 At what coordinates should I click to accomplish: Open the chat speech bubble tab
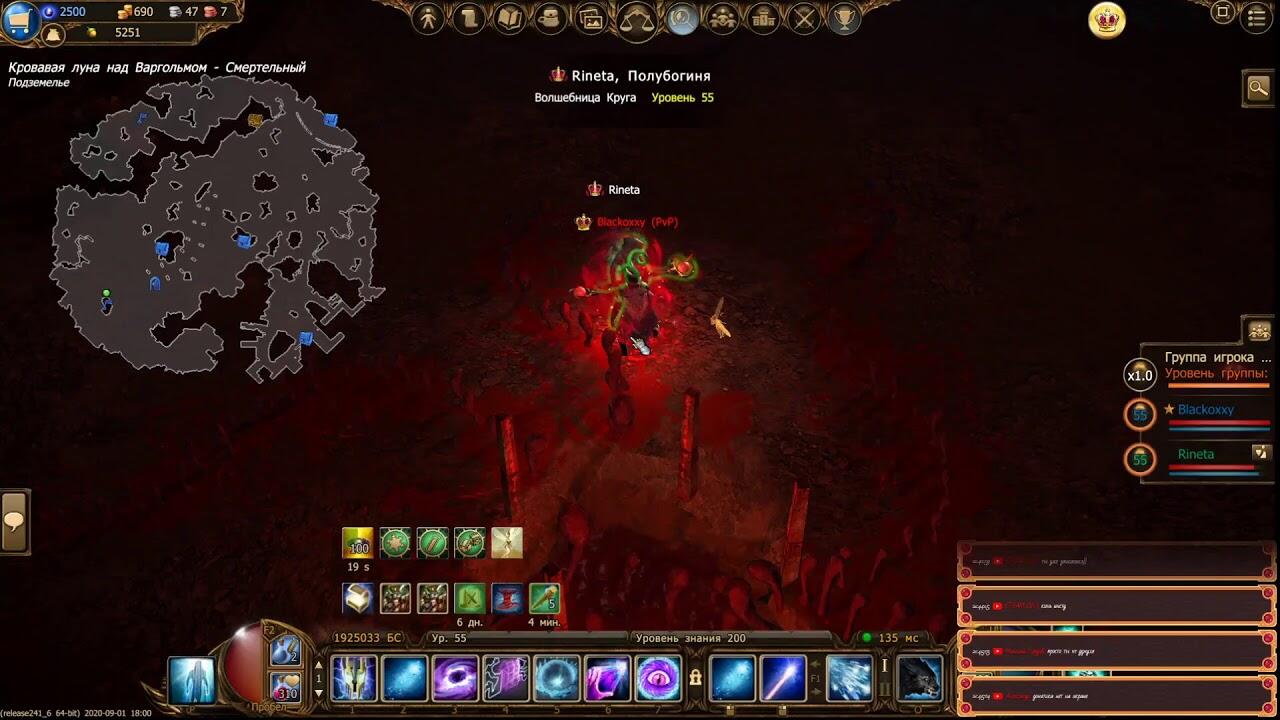[x=14, y=521]
